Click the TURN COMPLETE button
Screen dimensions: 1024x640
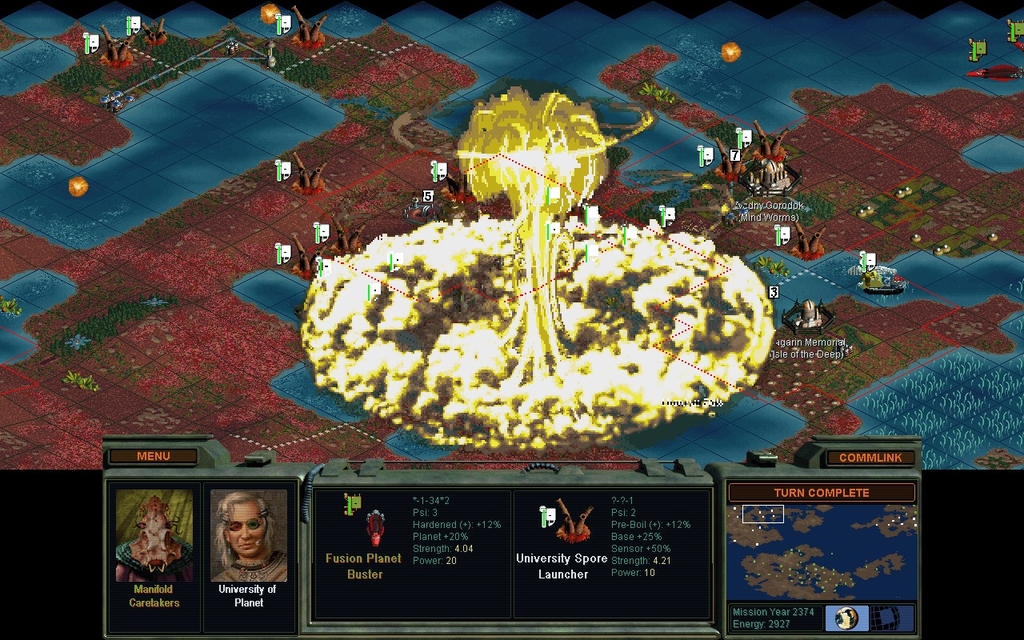coord(821,493)
